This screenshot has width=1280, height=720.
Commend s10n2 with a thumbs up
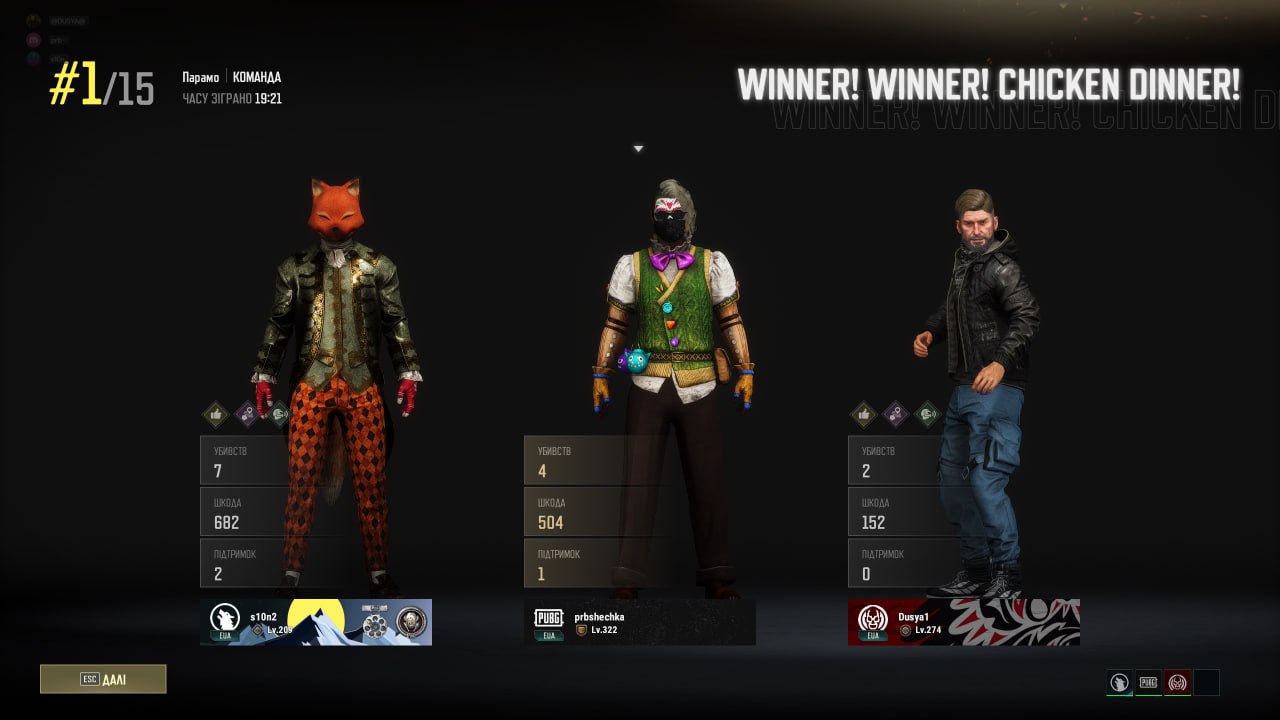pos(215,414)
